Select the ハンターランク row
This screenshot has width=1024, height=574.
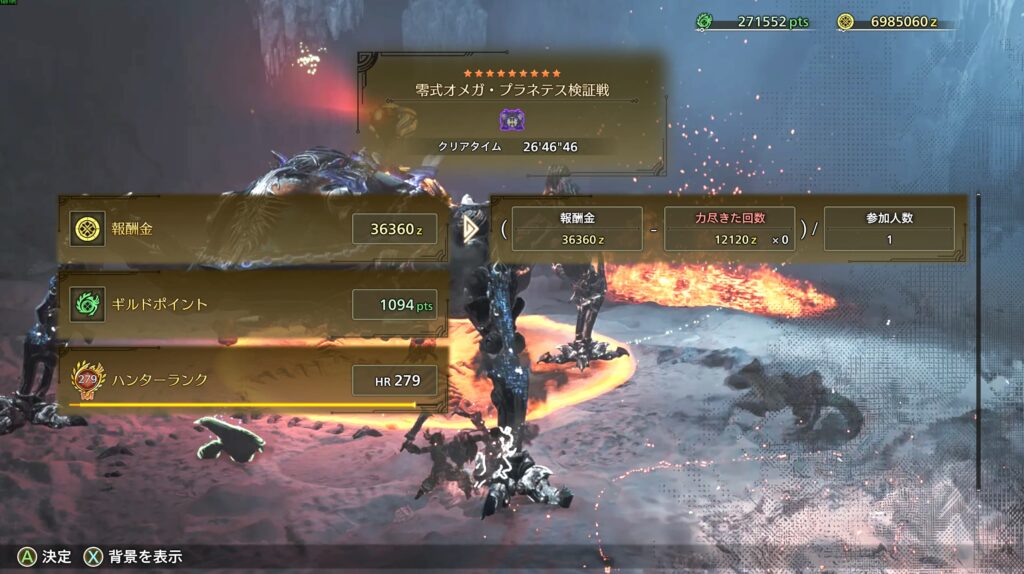[x=253, y=379]
